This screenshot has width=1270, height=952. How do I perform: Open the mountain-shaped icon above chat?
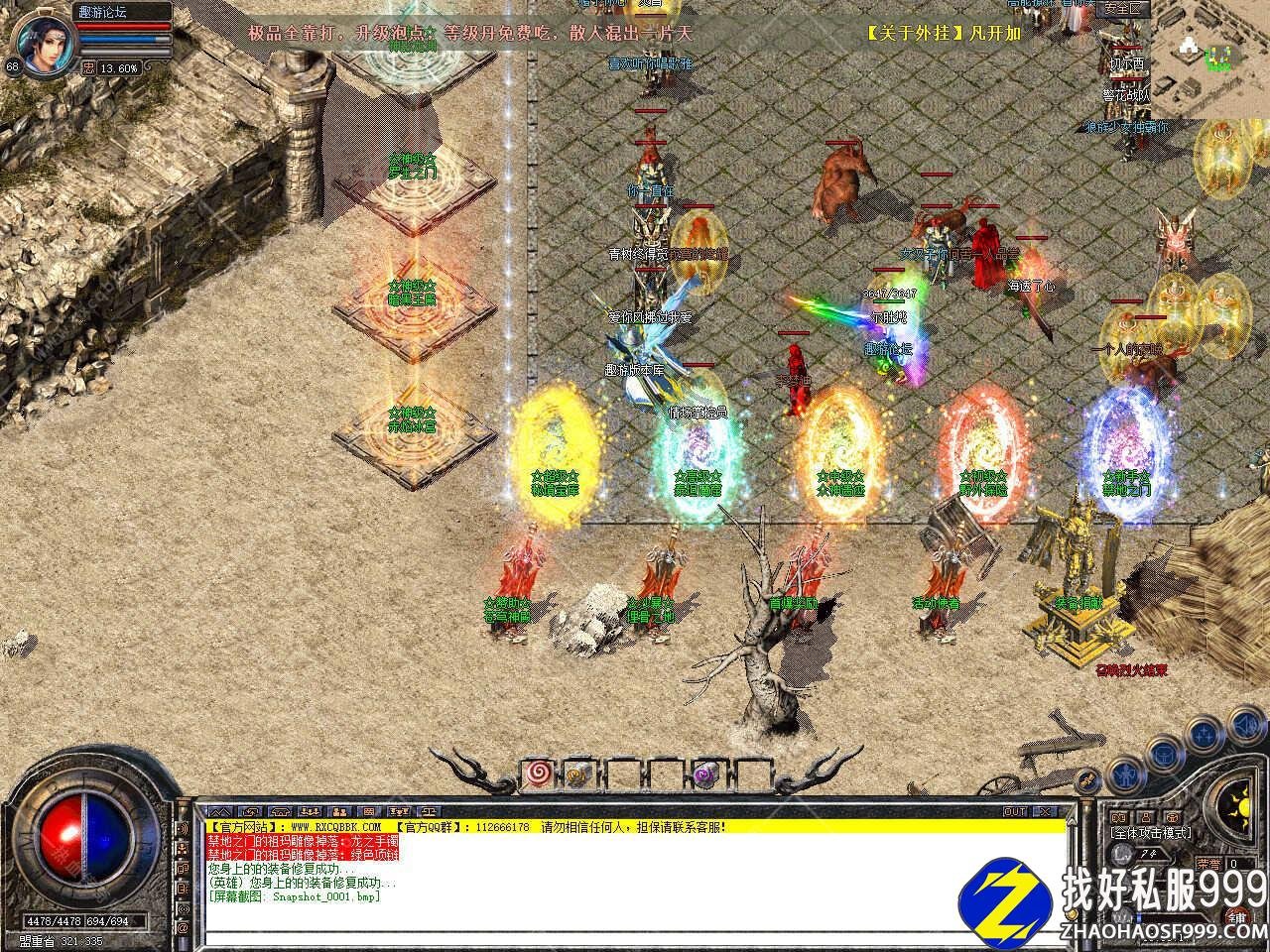(221, 811)
